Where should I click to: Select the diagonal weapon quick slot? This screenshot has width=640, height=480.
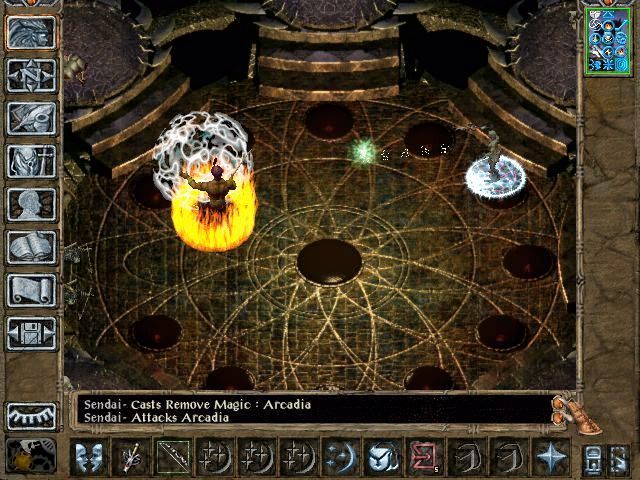click(x=172, y=457)
